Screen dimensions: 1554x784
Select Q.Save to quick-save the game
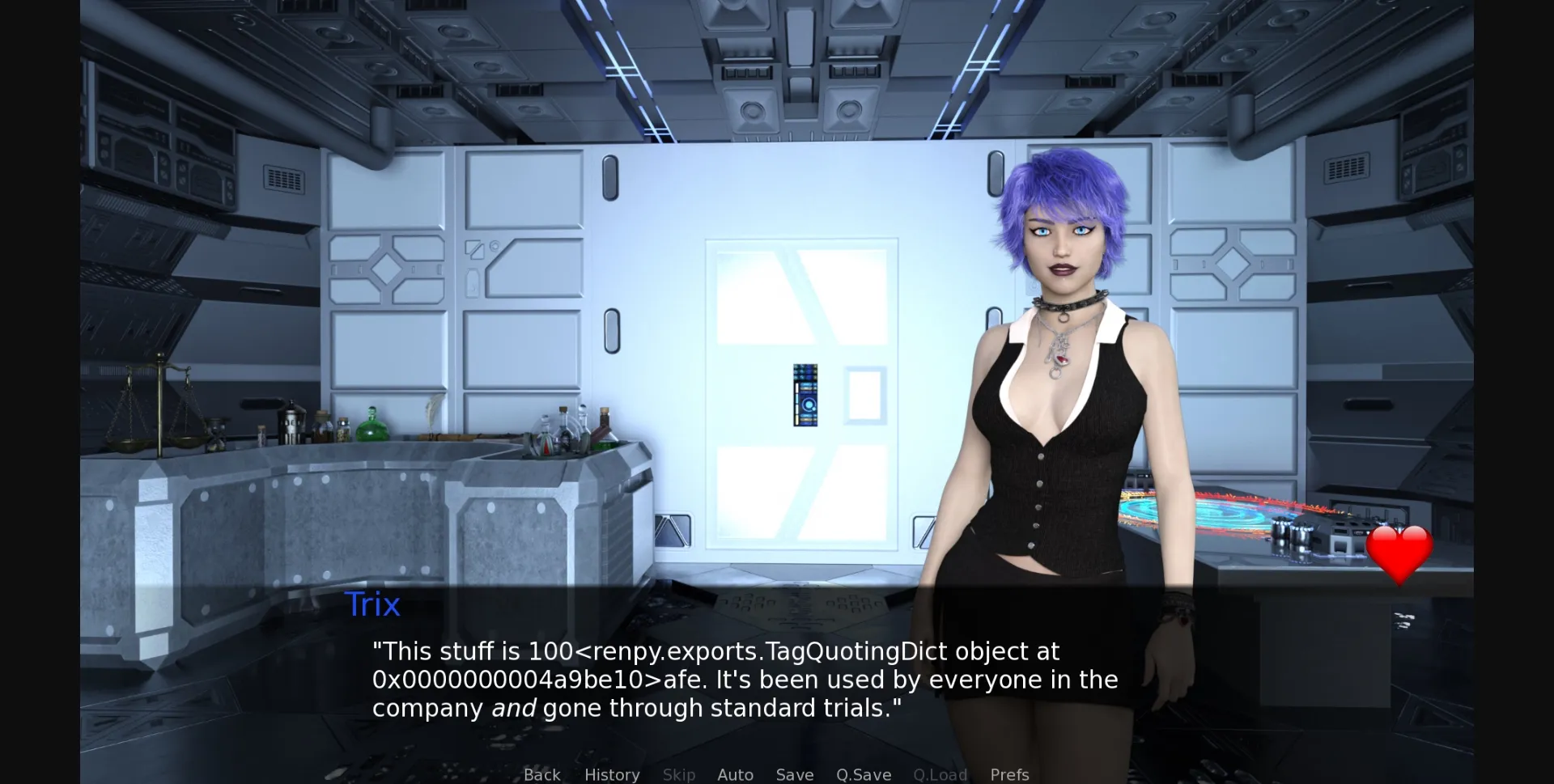[x=863, y=774]
